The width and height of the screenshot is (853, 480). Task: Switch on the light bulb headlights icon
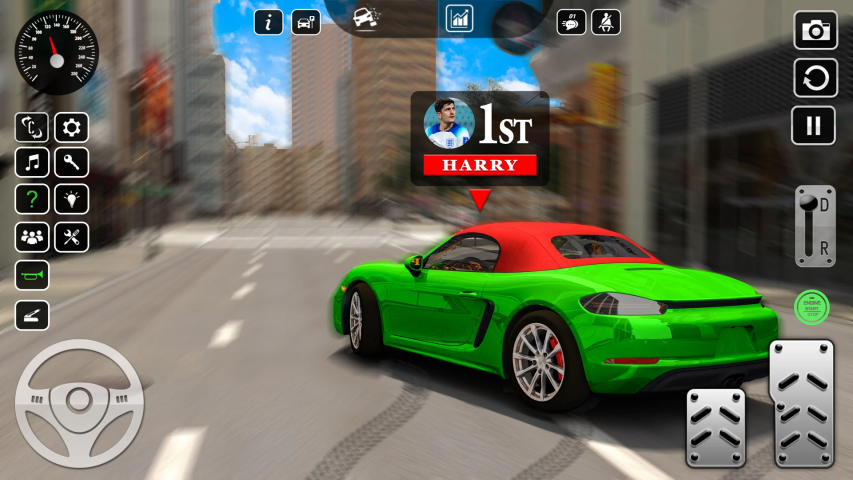point(71,199)
